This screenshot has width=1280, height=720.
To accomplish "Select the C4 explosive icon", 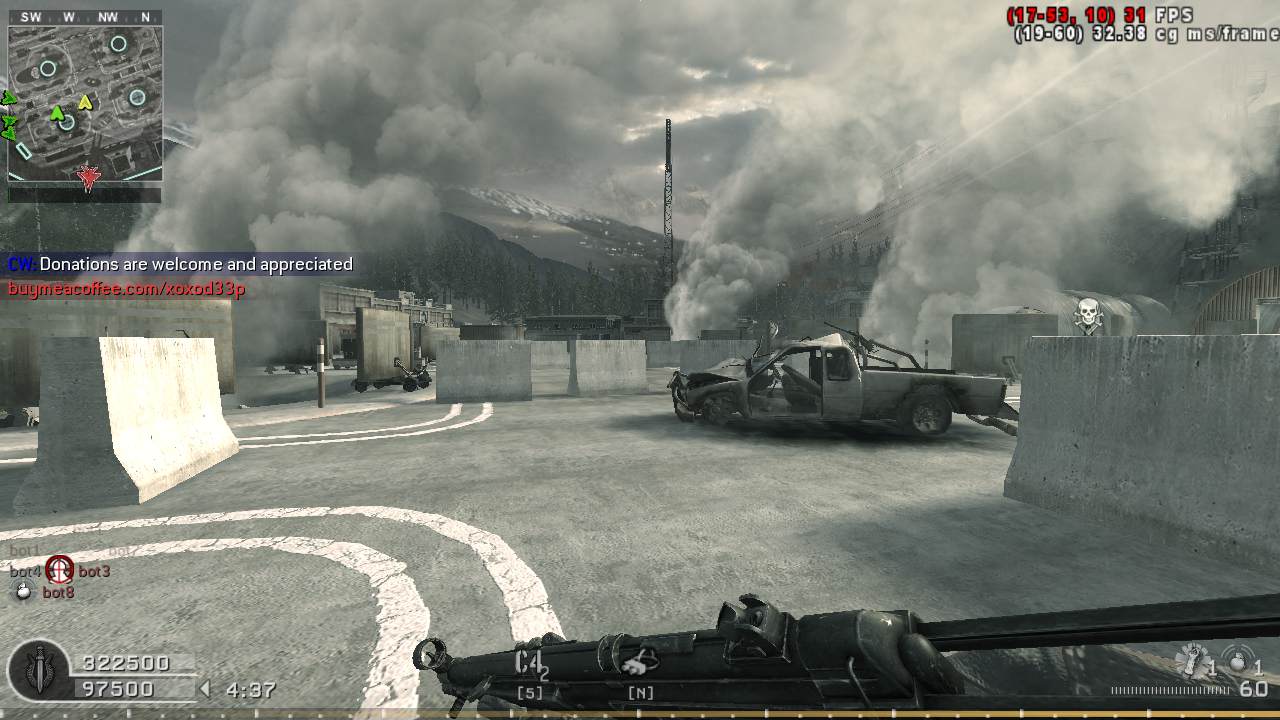I will tap(531, 663).
